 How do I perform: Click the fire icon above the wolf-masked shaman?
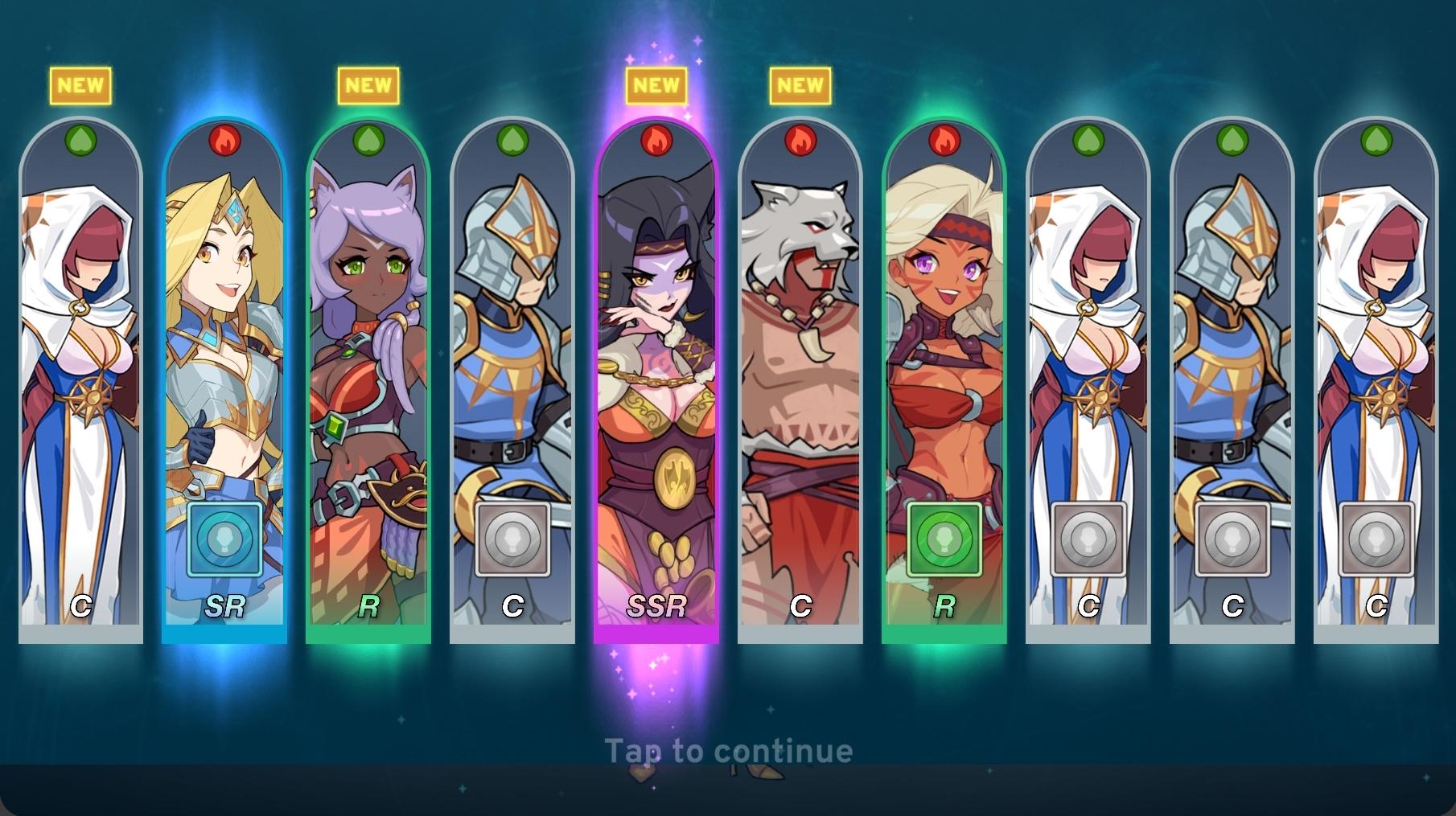point(800,139)
